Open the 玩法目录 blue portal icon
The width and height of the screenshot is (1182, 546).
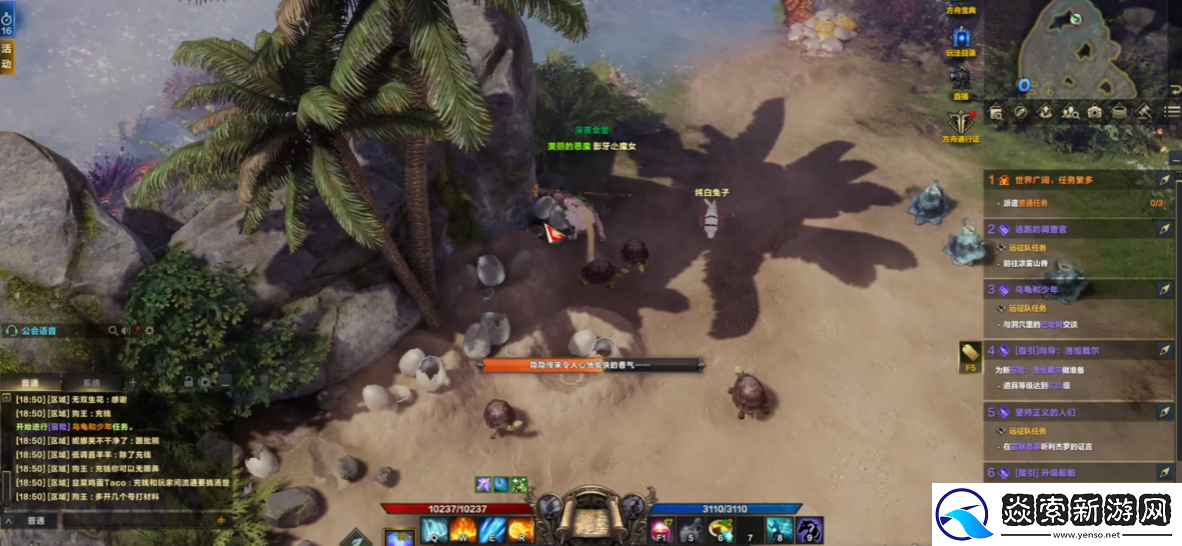tap(961, 40)
